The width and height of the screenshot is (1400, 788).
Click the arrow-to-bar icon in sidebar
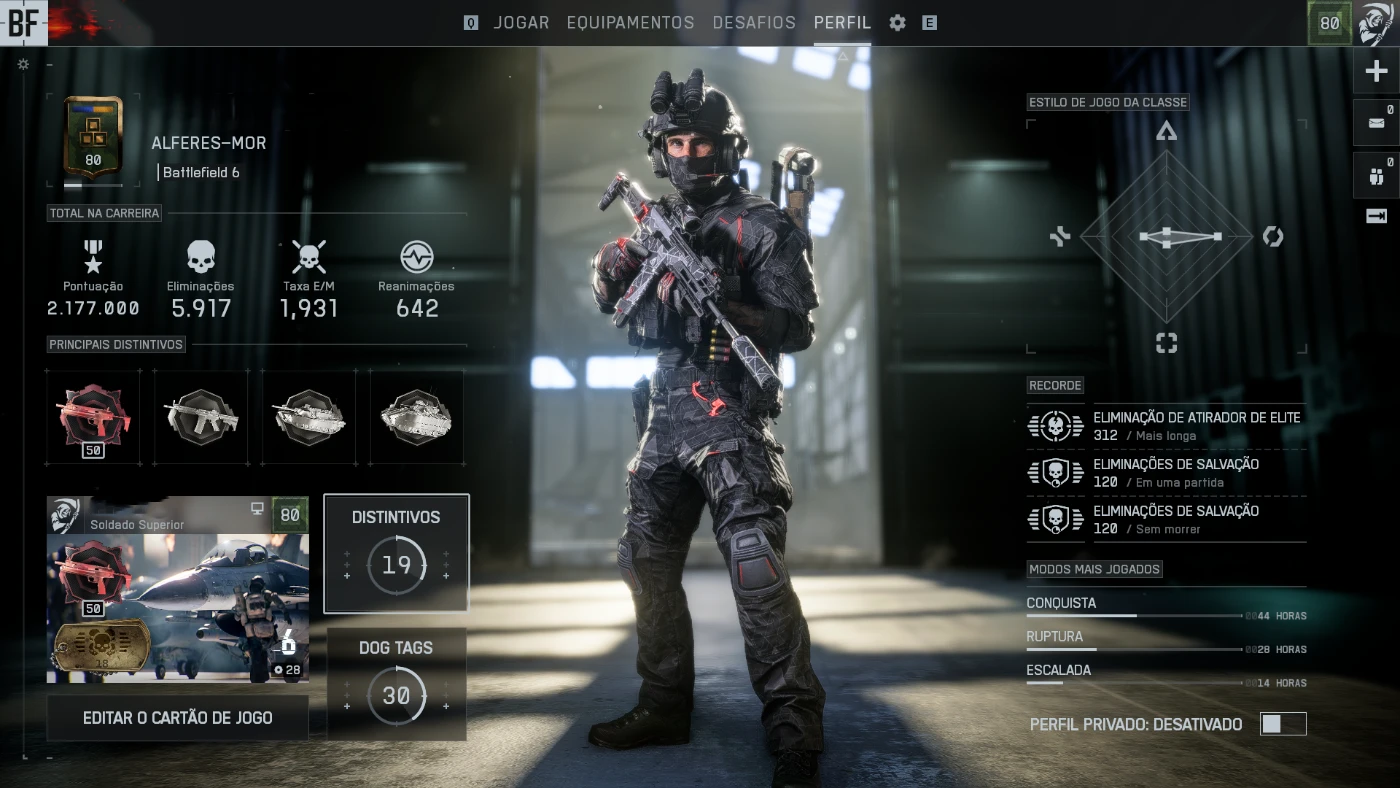click(x=1376, y=216)
